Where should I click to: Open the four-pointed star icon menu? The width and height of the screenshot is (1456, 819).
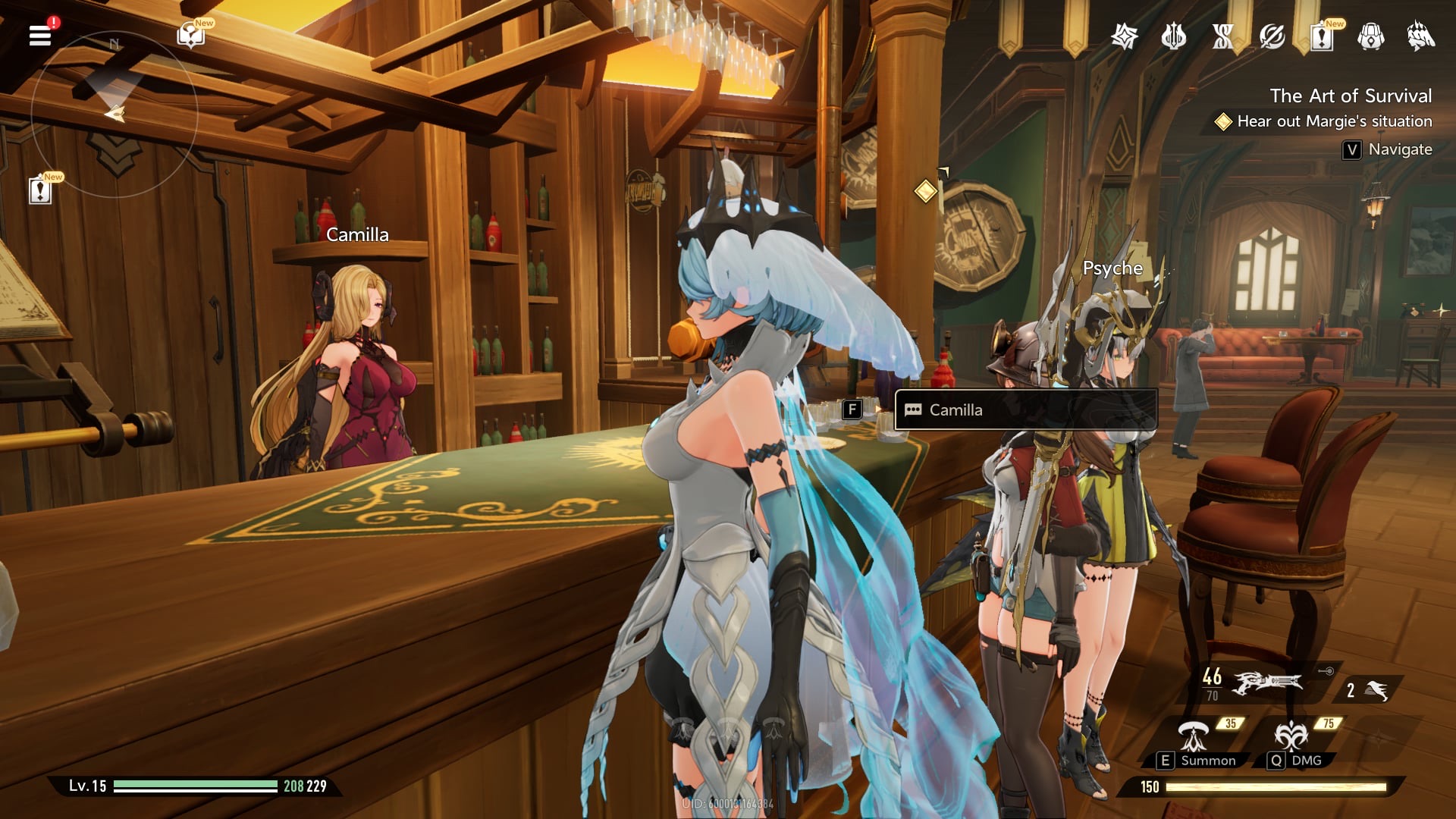[x=1124, y=36]
